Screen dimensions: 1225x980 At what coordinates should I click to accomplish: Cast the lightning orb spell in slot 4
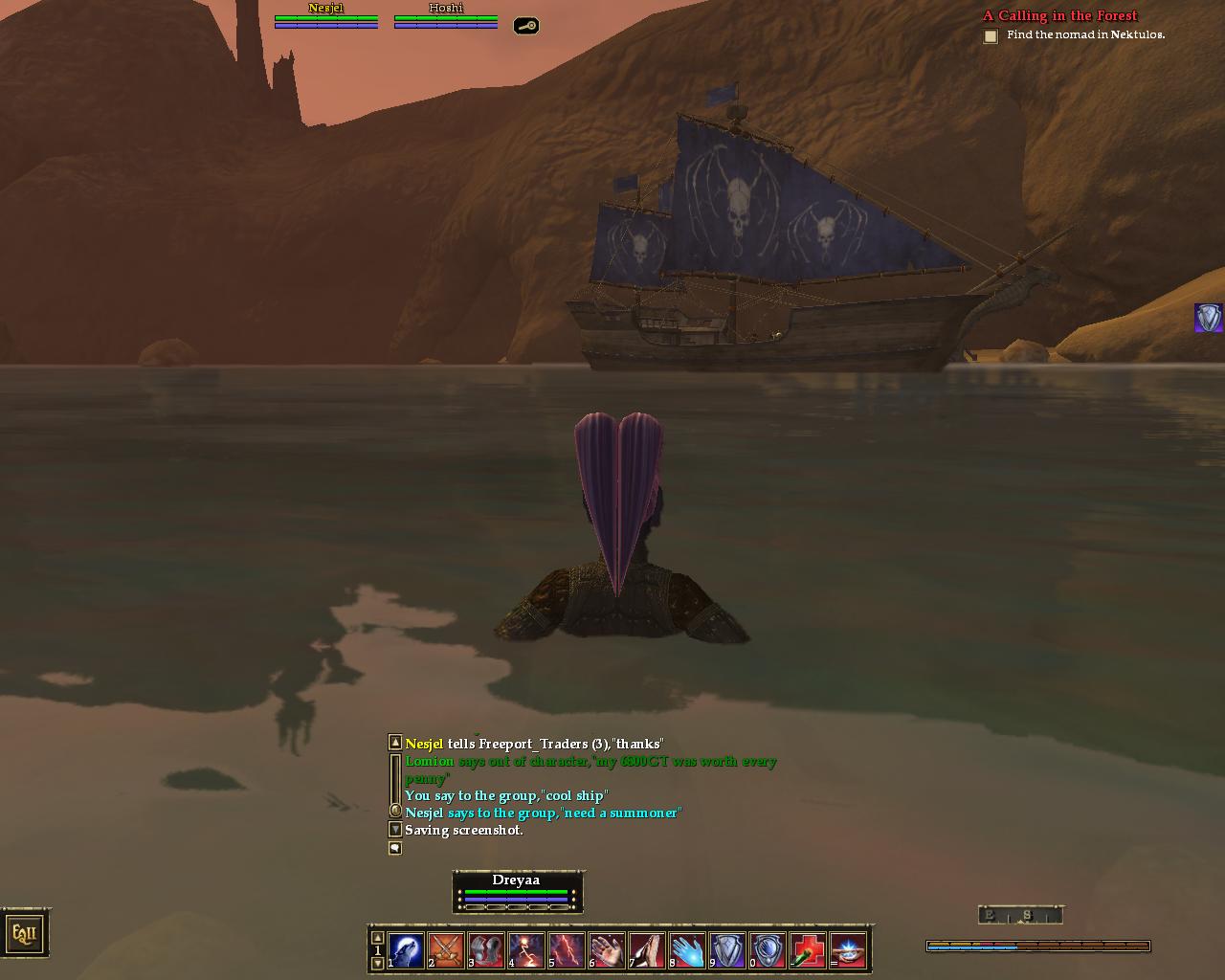pyautogui.click(x=527, y=951)
